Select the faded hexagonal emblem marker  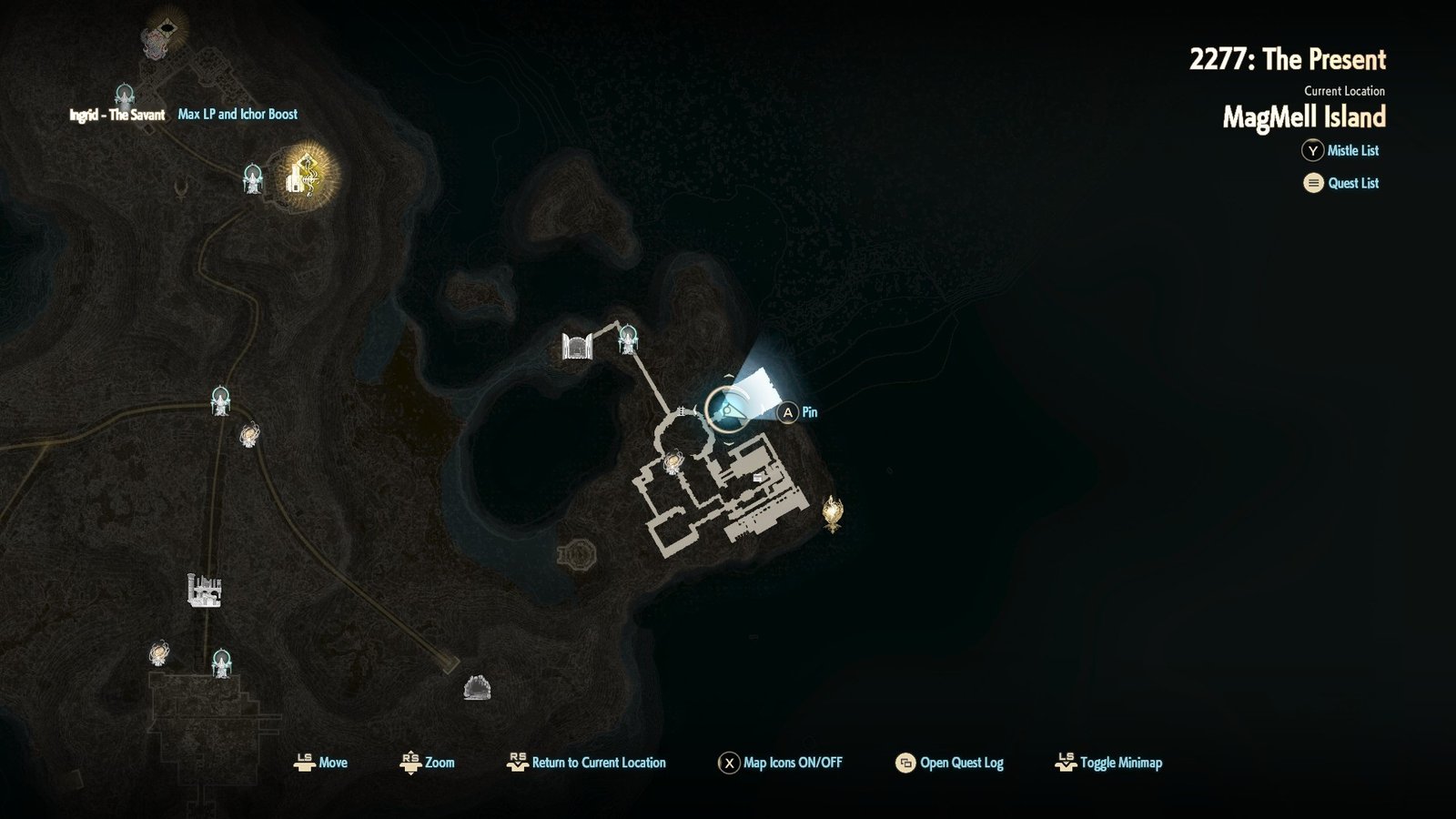coord(576,552)
